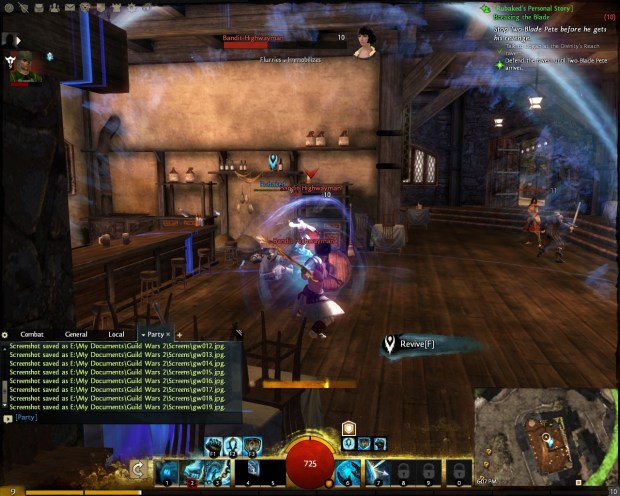Use the healing skill in slot 6

(x=350, y=469)
